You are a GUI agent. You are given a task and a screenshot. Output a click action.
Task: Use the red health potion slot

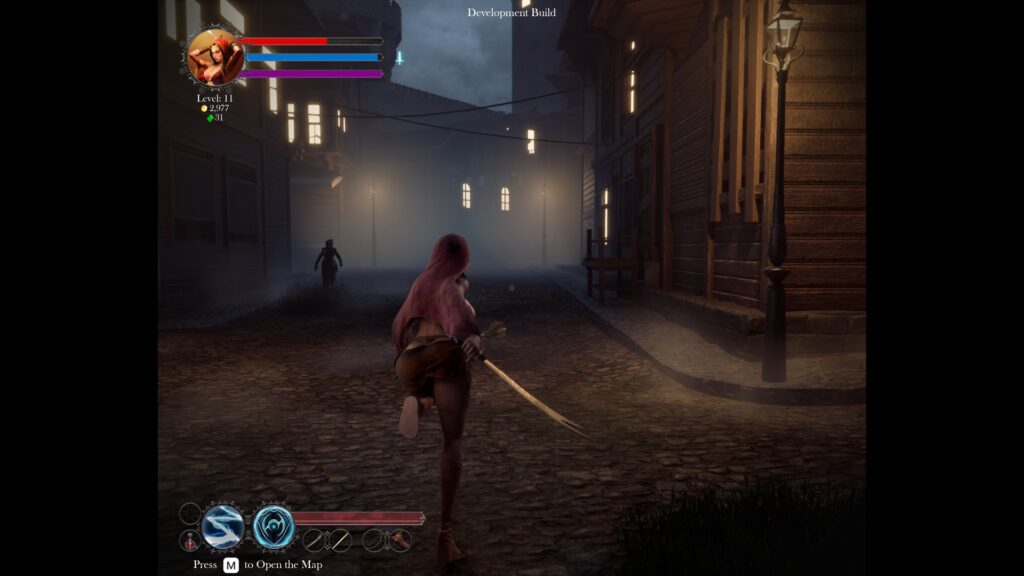pos(190,541)
